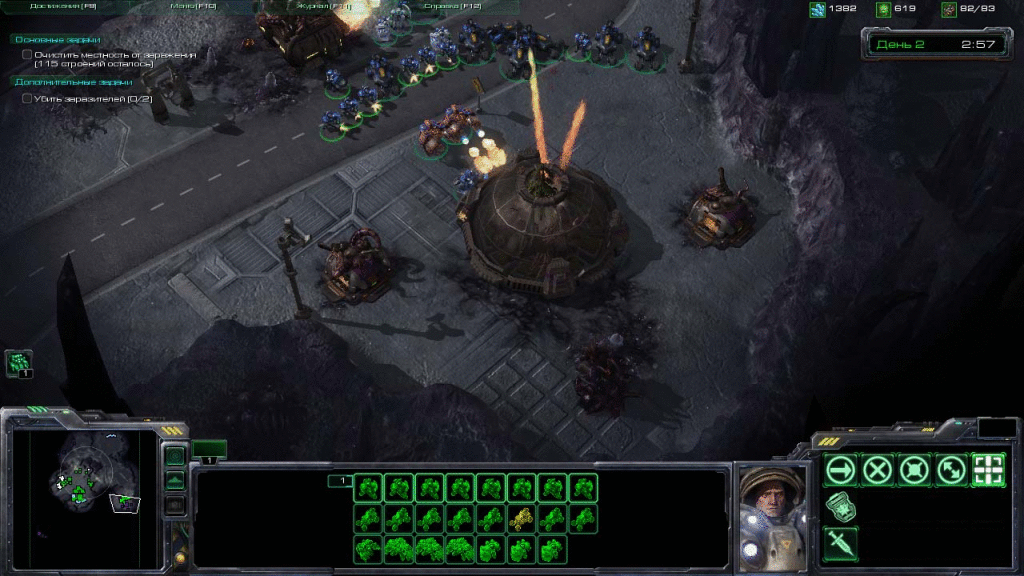Image resolution: width=1024 pixels, height=576 pixels.
Task: Open the Меню [F10] game menu
Action: pos(194,6)
